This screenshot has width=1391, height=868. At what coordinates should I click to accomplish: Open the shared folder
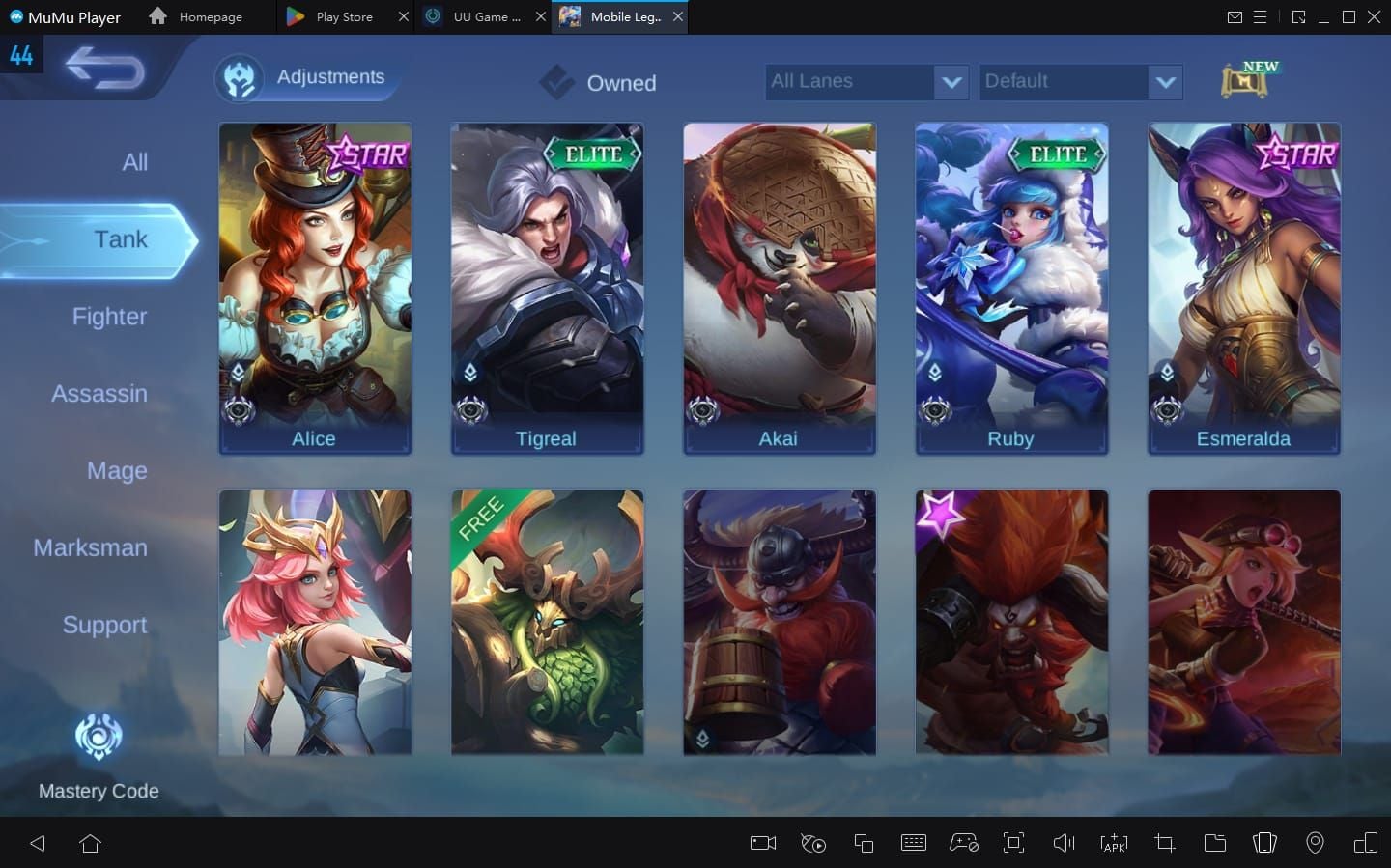click(x=1215, y=843)
